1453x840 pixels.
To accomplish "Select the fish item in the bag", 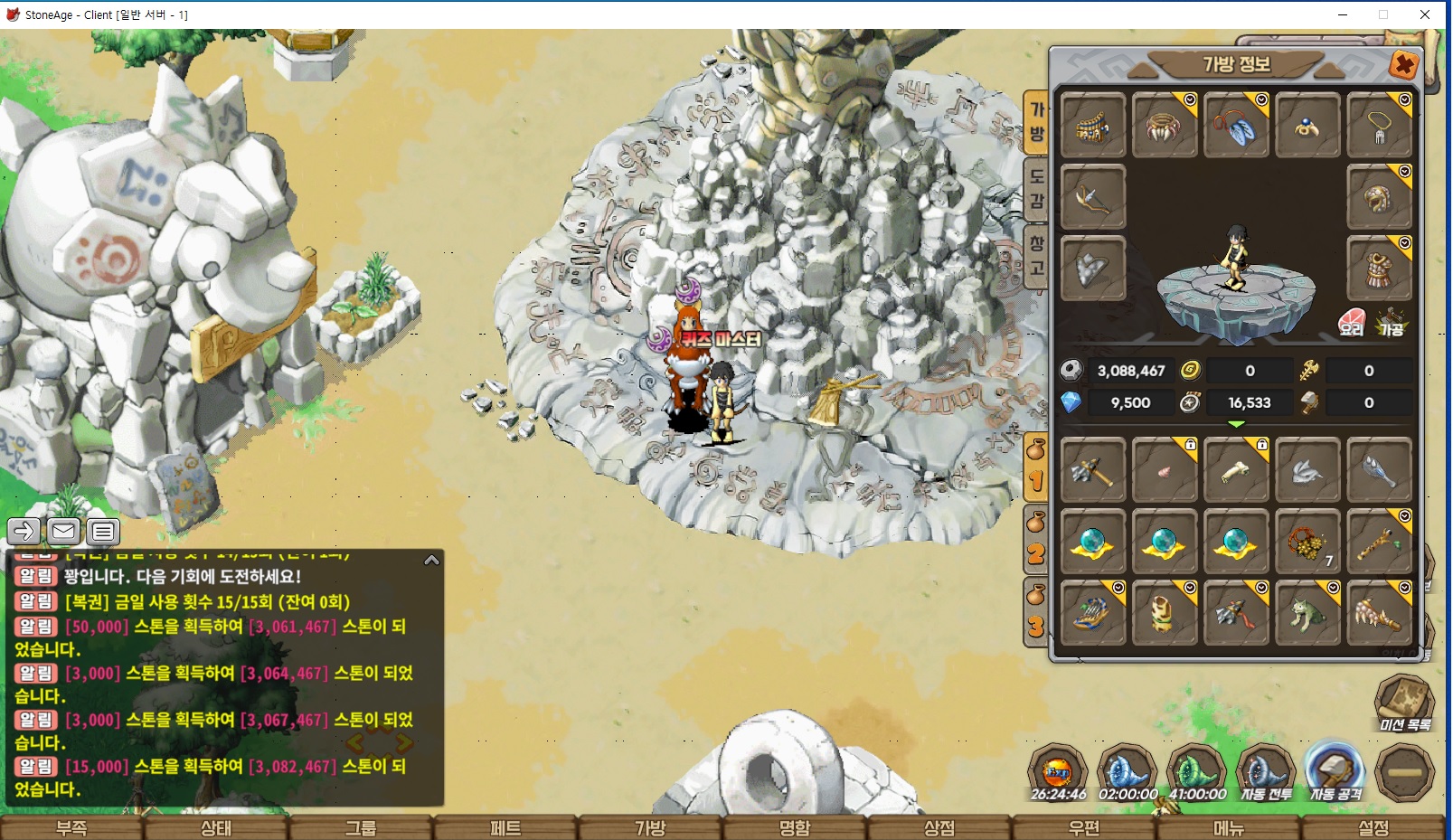I will [x=1307, y=470].
